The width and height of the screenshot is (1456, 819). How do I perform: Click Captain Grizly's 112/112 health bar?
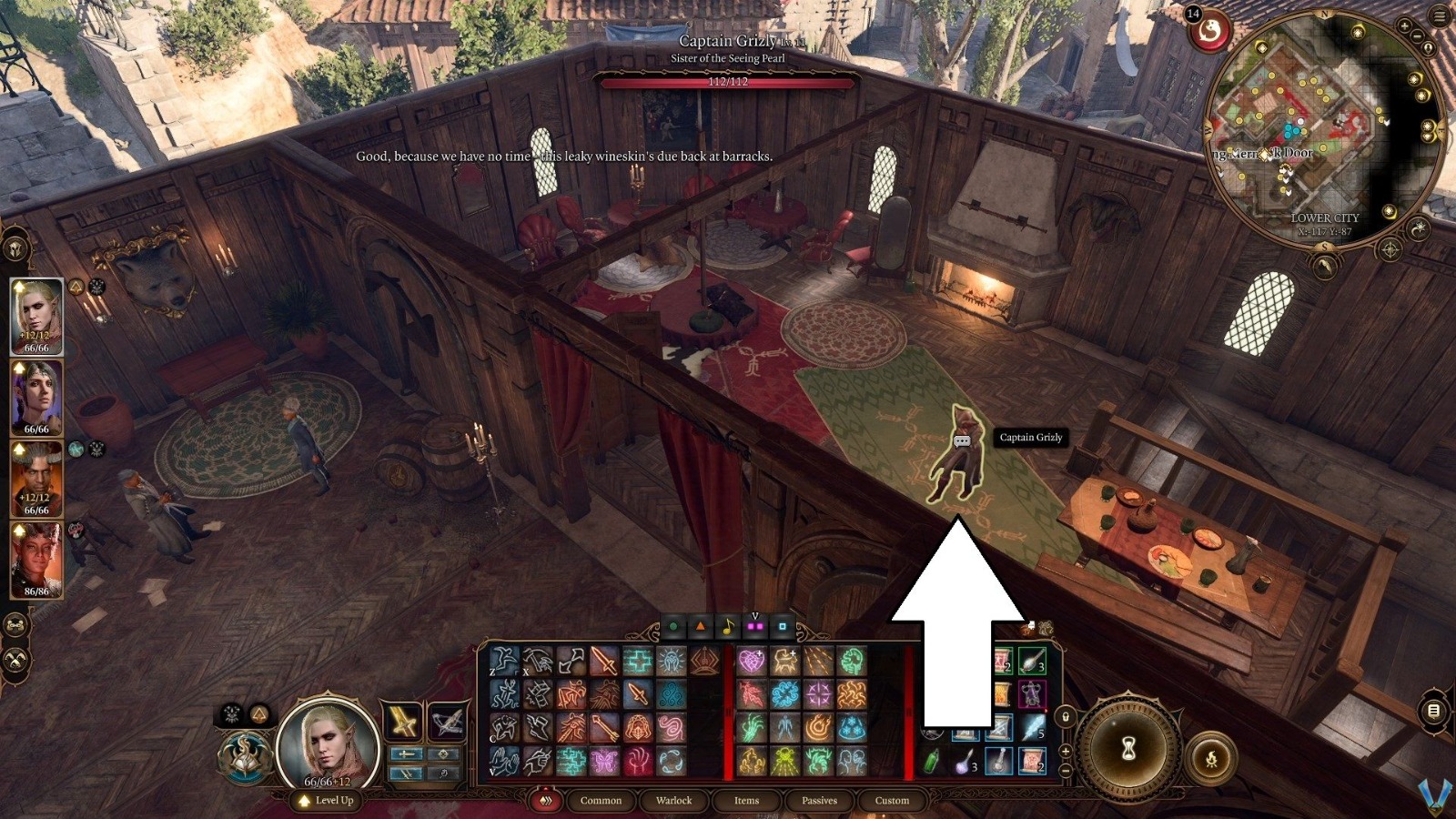tap(728, 82)
